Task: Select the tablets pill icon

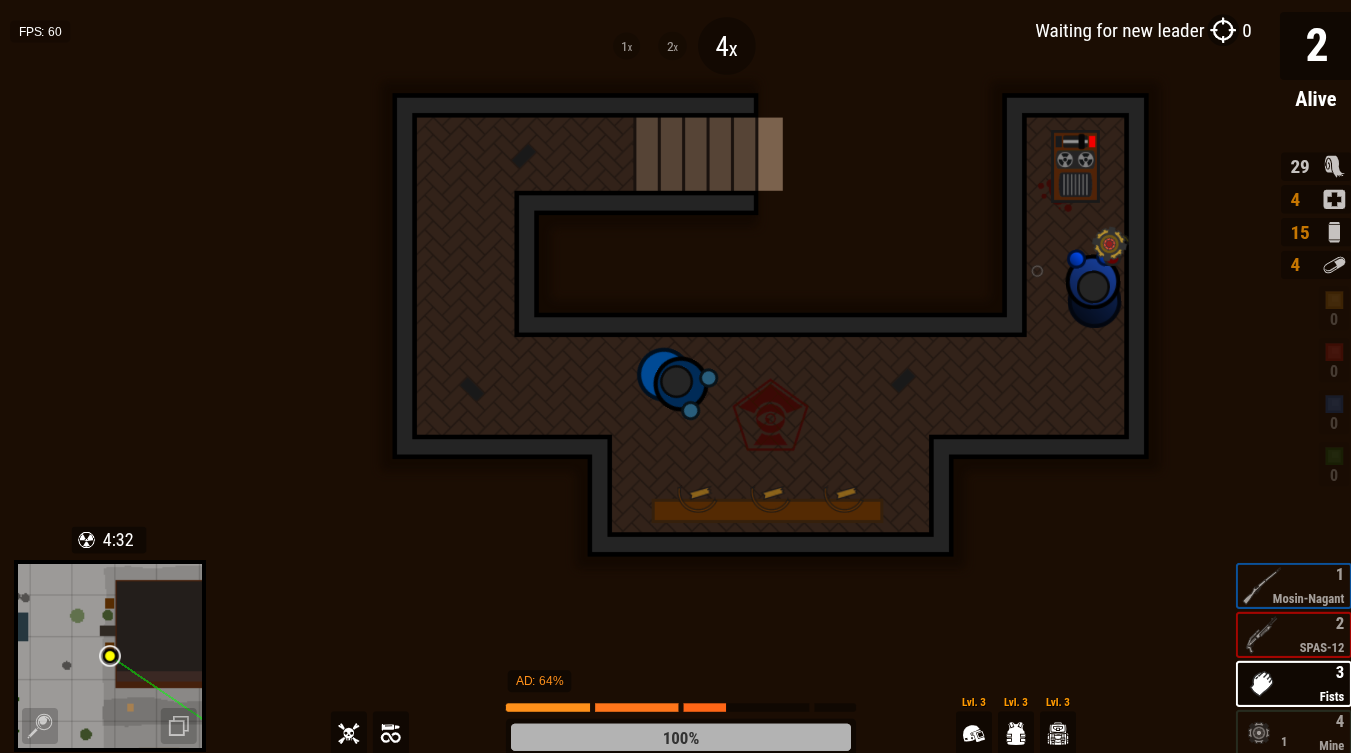Action: pyautogui.click(x=1333, y=265)
